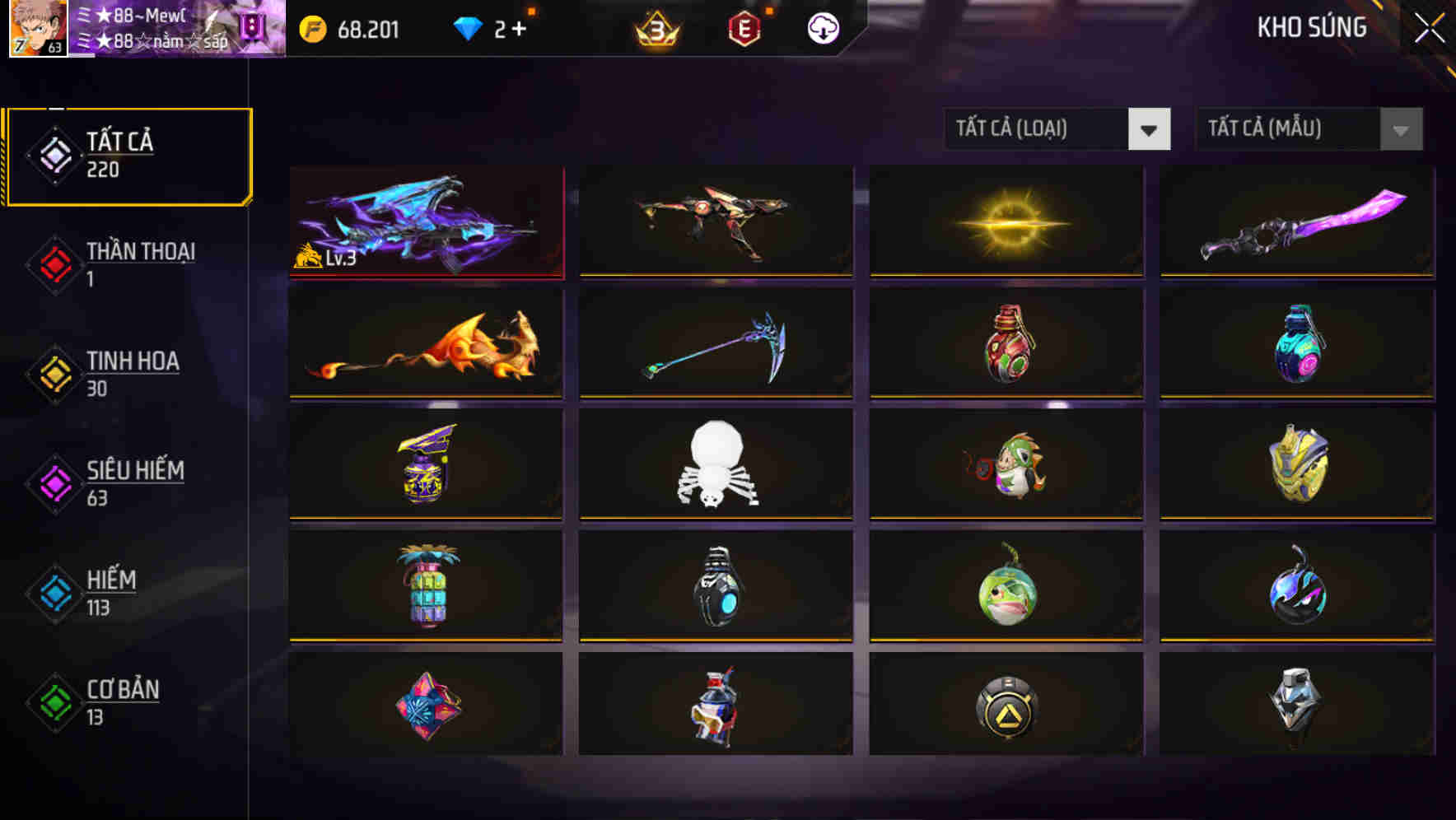Click the KHO SÚNG title text
The width and height of the screenshot is (1456, 820).
1311,27
